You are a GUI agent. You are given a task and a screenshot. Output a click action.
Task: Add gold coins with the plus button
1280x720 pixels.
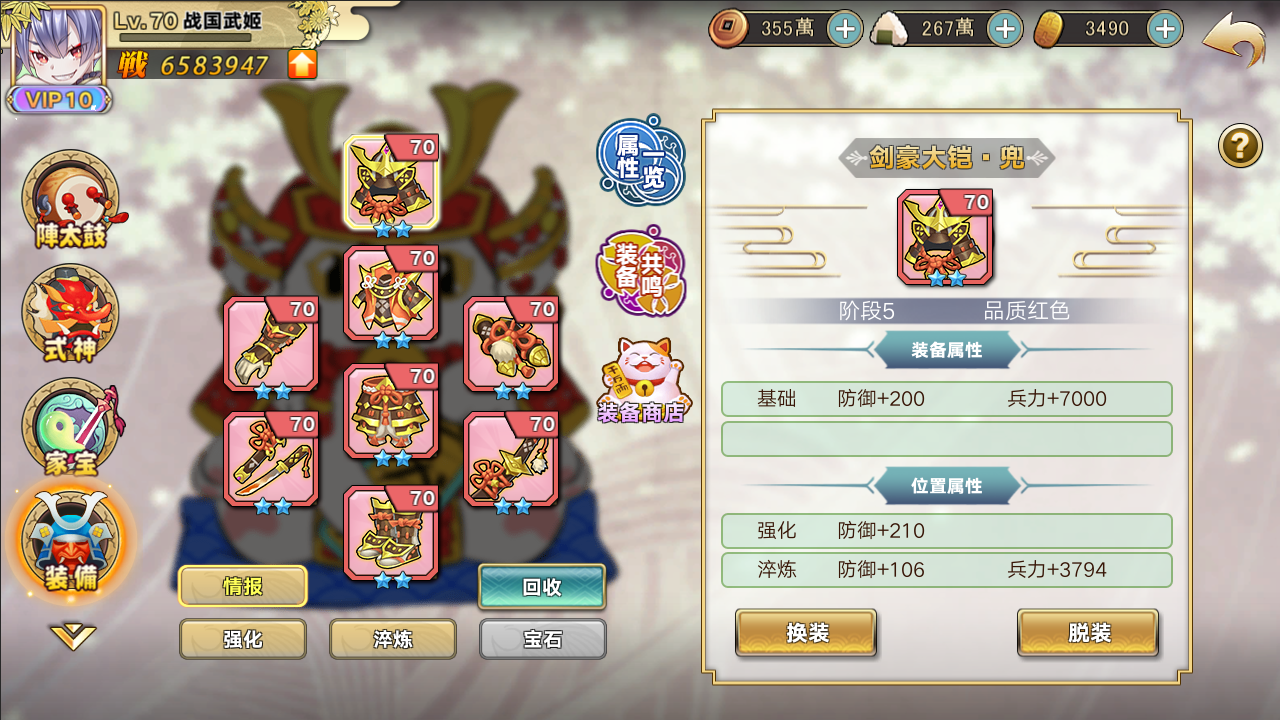tap(1165, 29)
